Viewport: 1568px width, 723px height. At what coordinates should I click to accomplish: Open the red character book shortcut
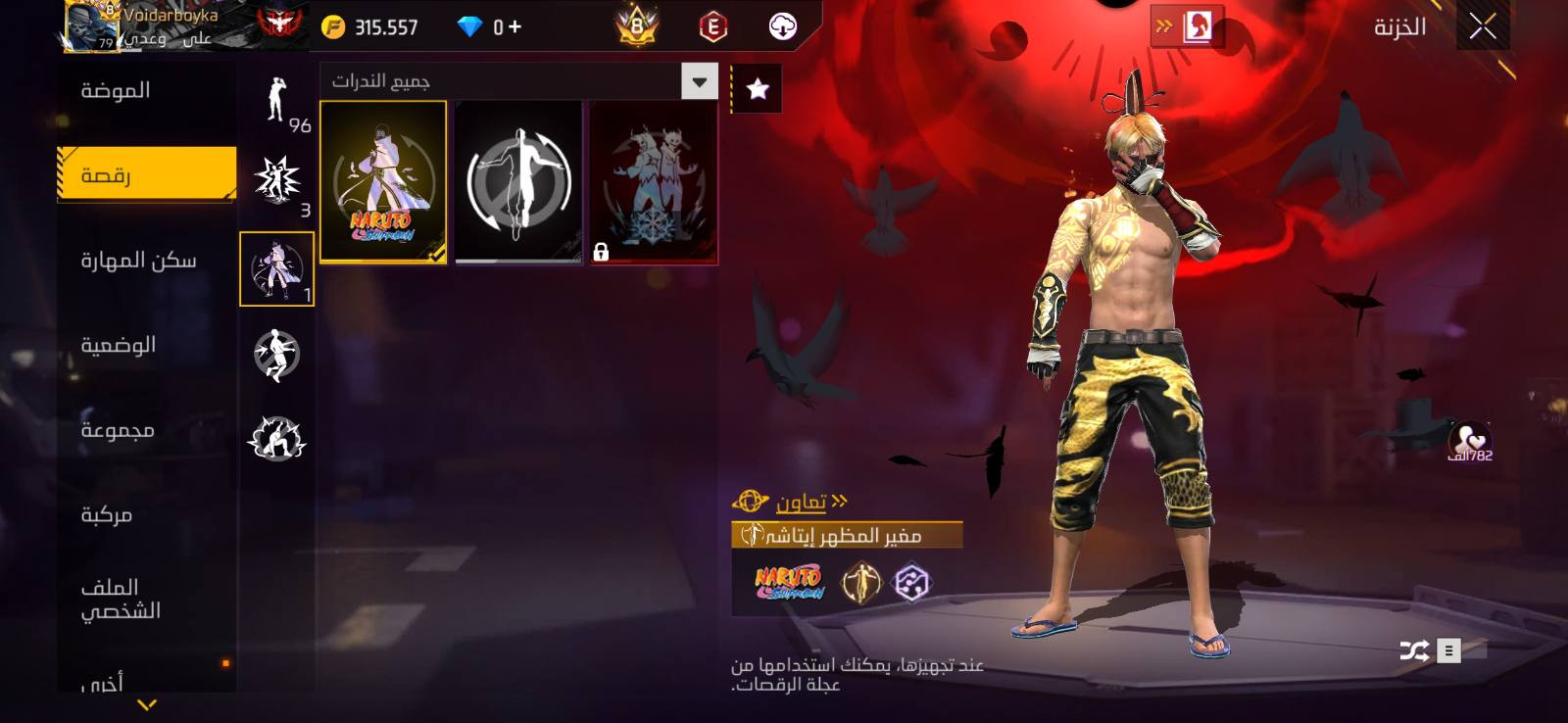click(x=1197, y=26)
